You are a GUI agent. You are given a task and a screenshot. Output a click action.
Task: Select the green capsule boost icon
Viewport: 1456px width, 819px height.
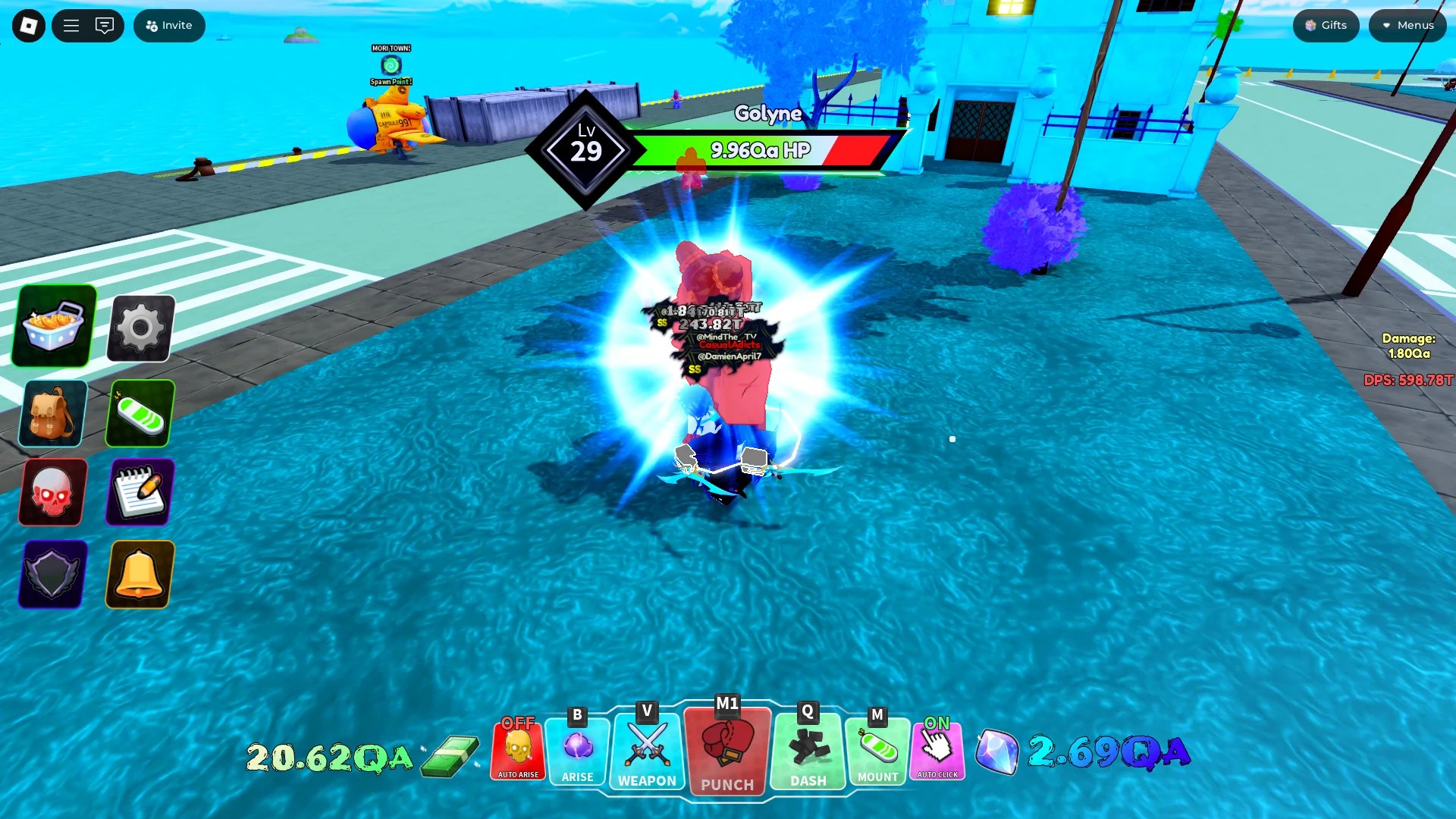pos(140,413)
